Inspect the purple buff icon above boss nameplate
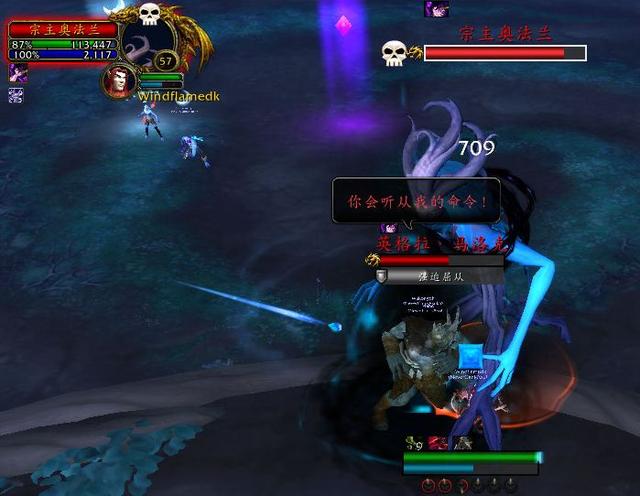Image resolution: width=640 pixels, height=496 pixels. point(436,9)
